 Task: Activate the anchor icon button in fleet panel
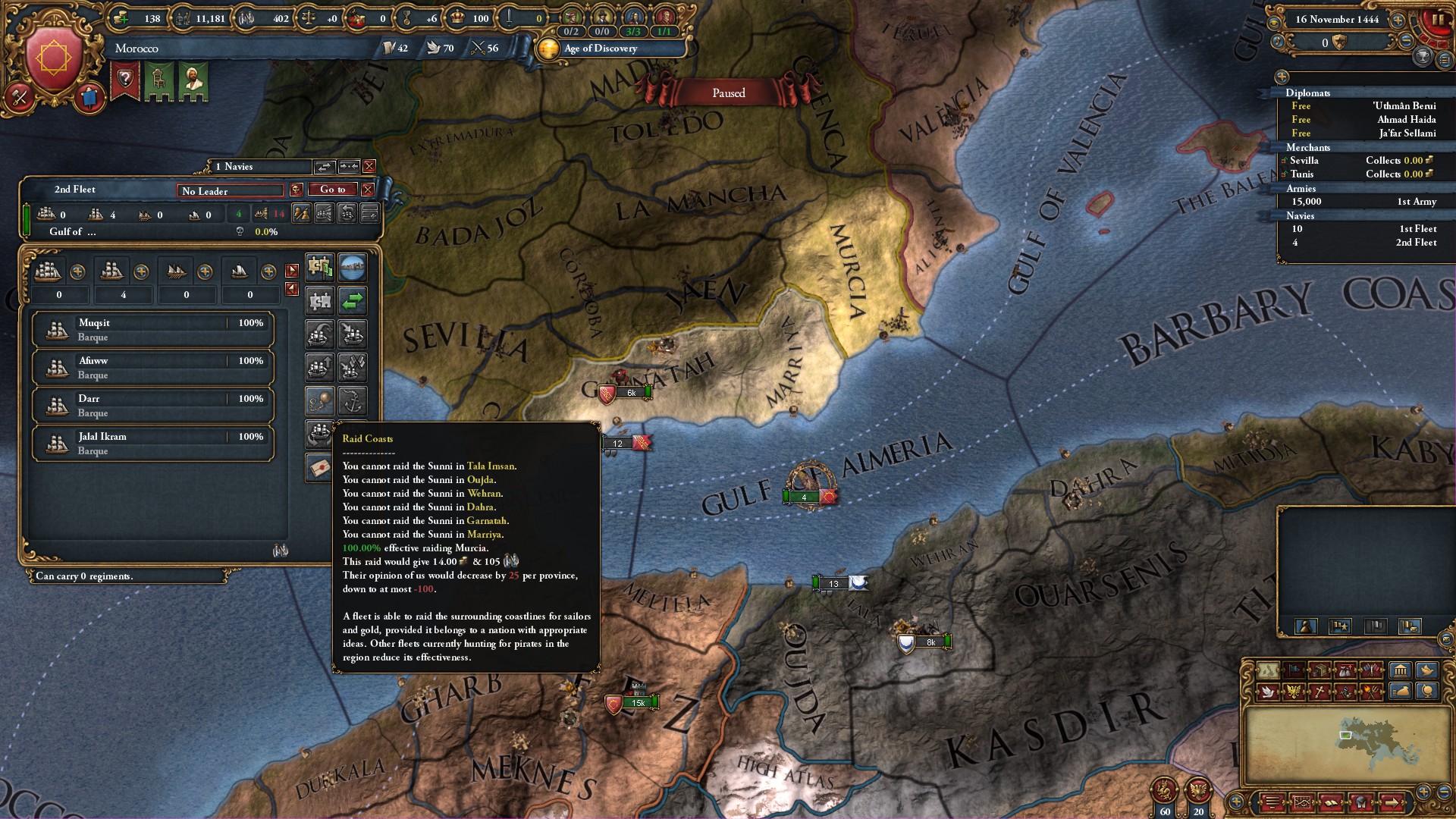point(352,400)
